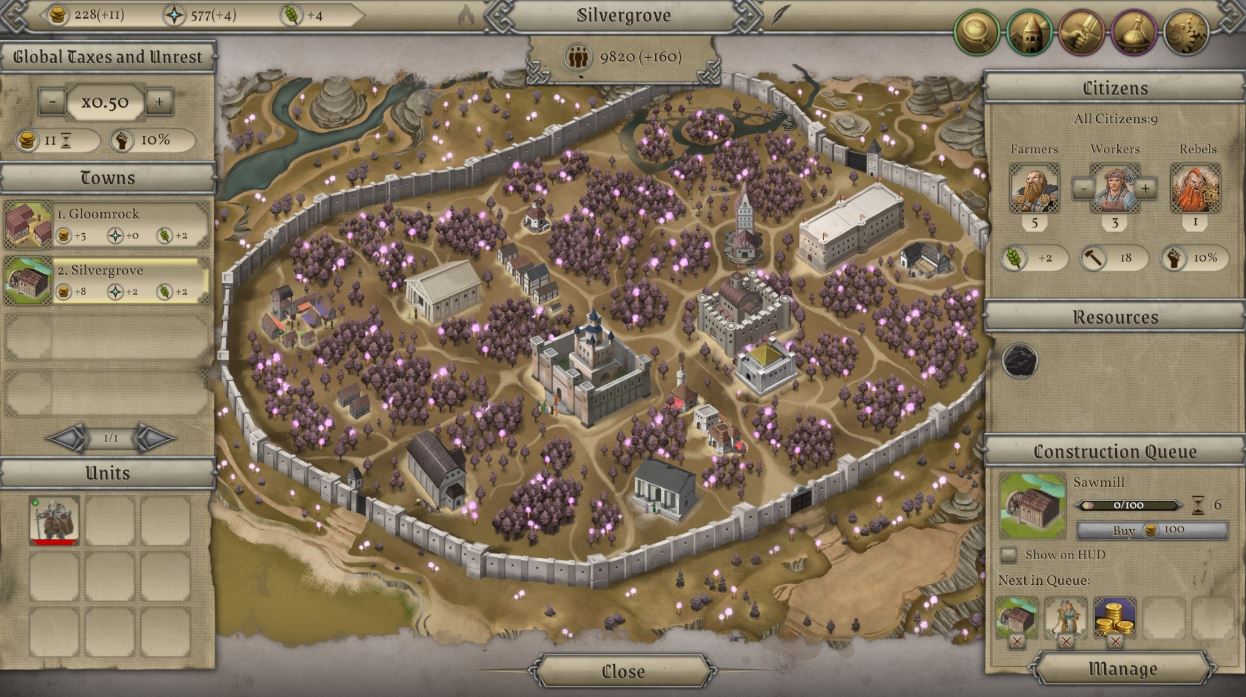Open the gears settings icon
Viewport: 1246px width, 697px height.
coord(1187,33)
